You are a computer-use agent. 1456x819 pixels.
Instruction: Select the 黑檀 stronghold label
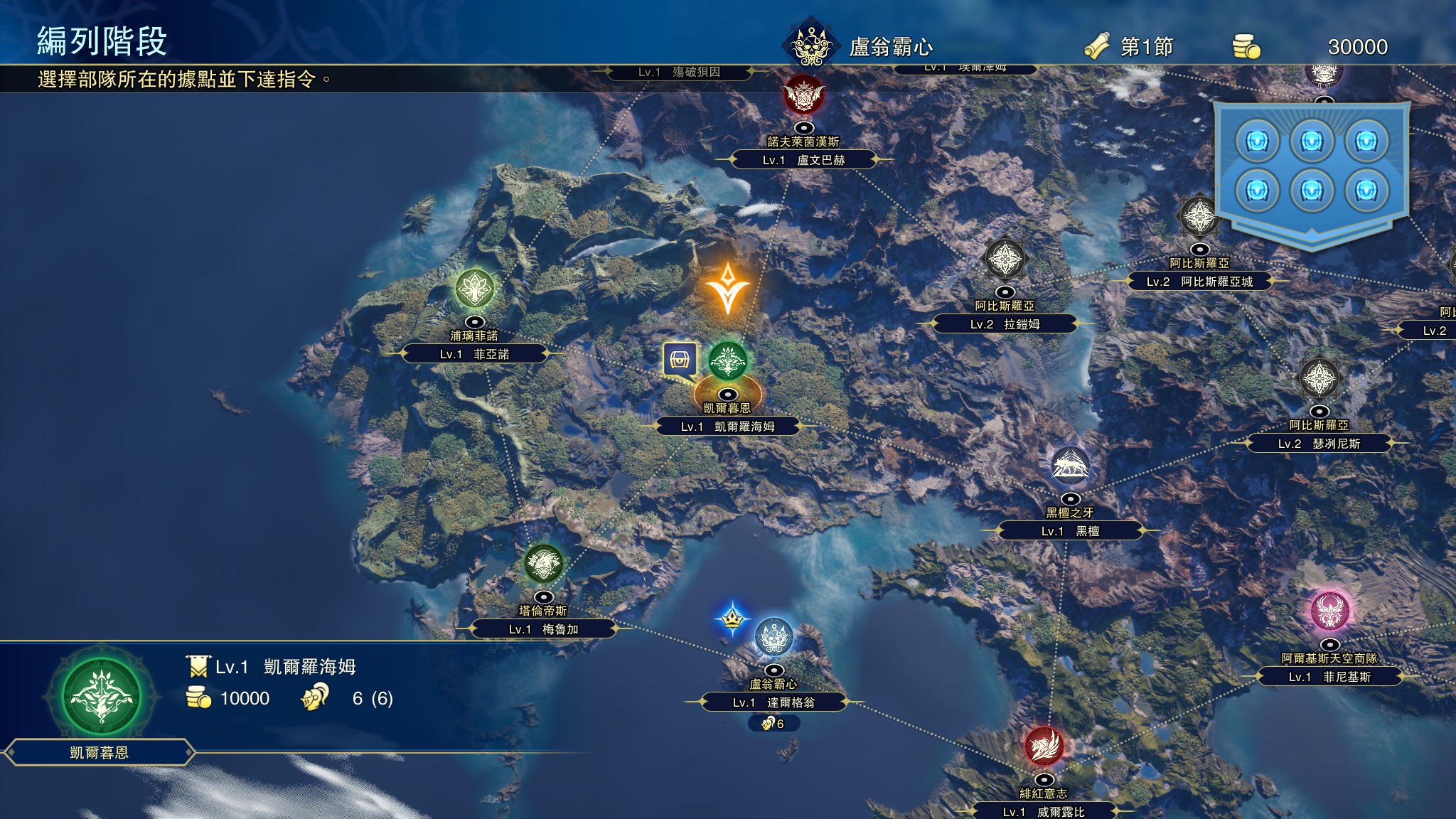[1070, 531]
